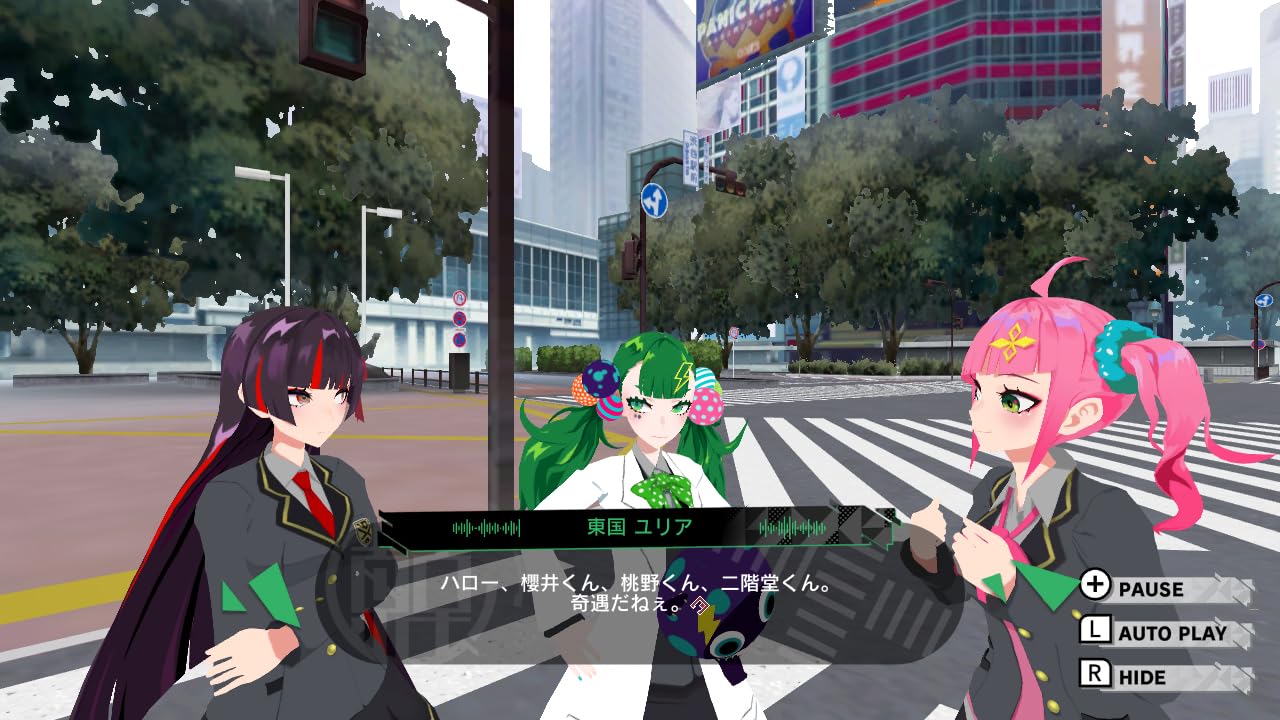
Task: Click the right green waveform on the name banner
Action: click(793, 526)
